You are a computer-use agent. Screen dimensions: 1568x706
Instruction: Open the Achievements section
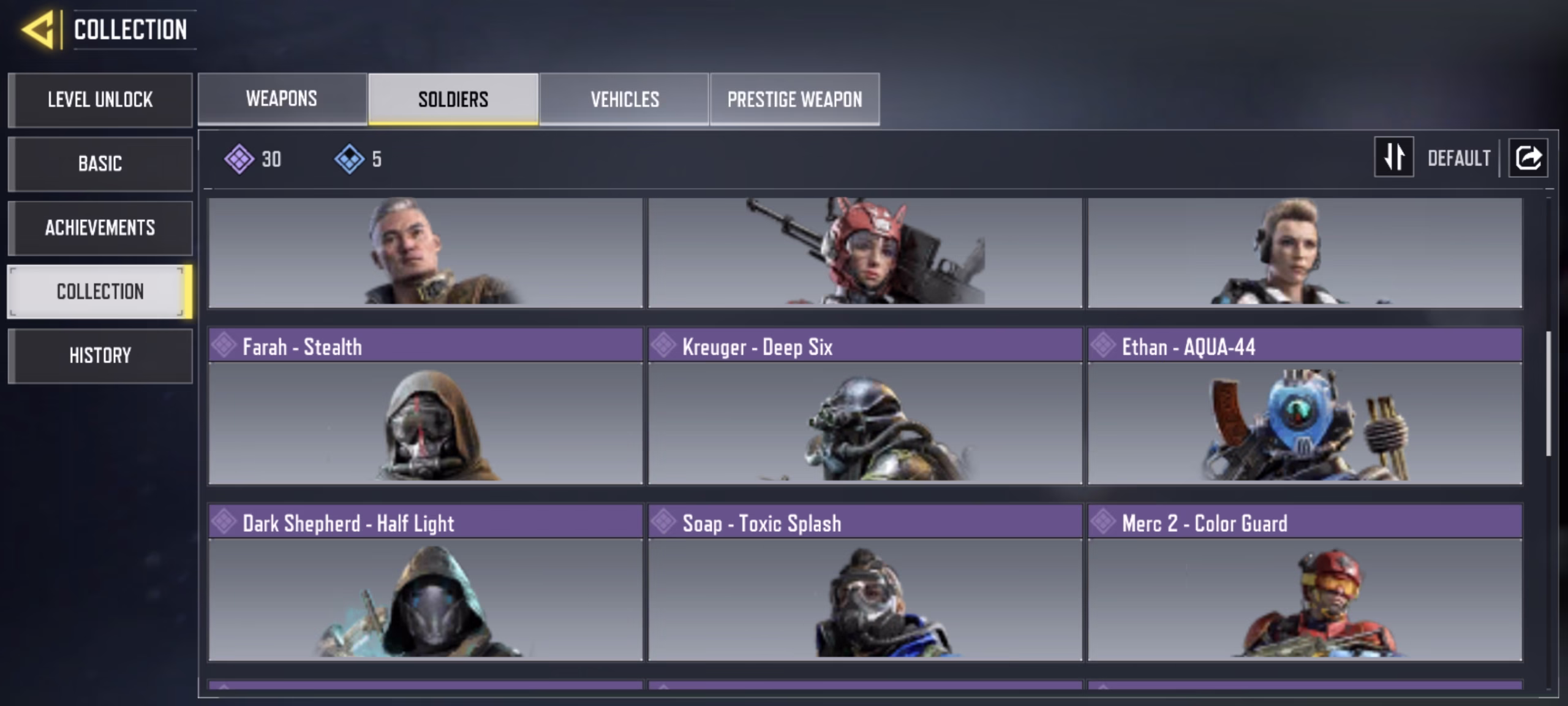click(100, 228)
